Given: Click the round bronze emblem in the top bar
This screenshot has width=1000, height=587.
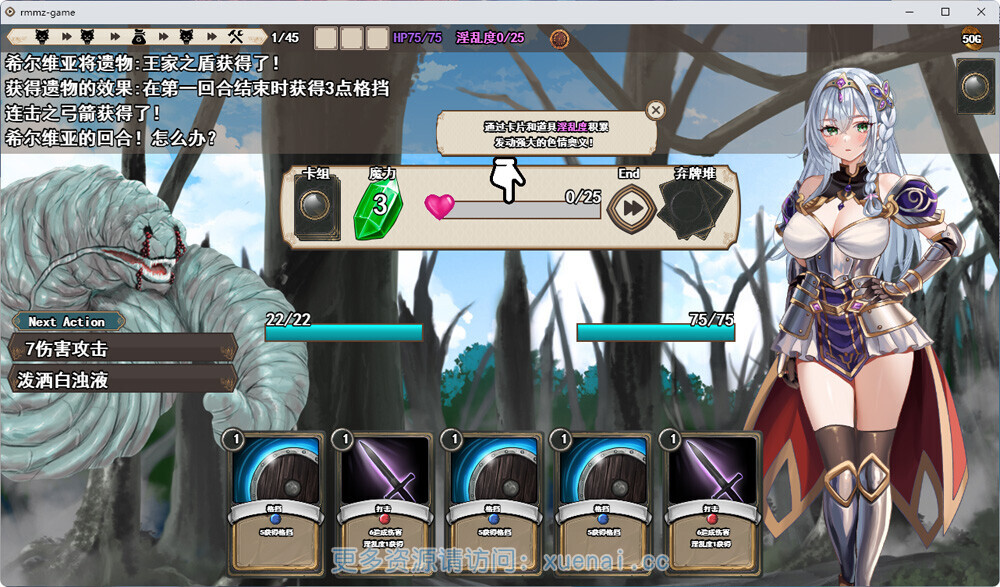Looking at the screenshot, I should (x=560, y=39).
